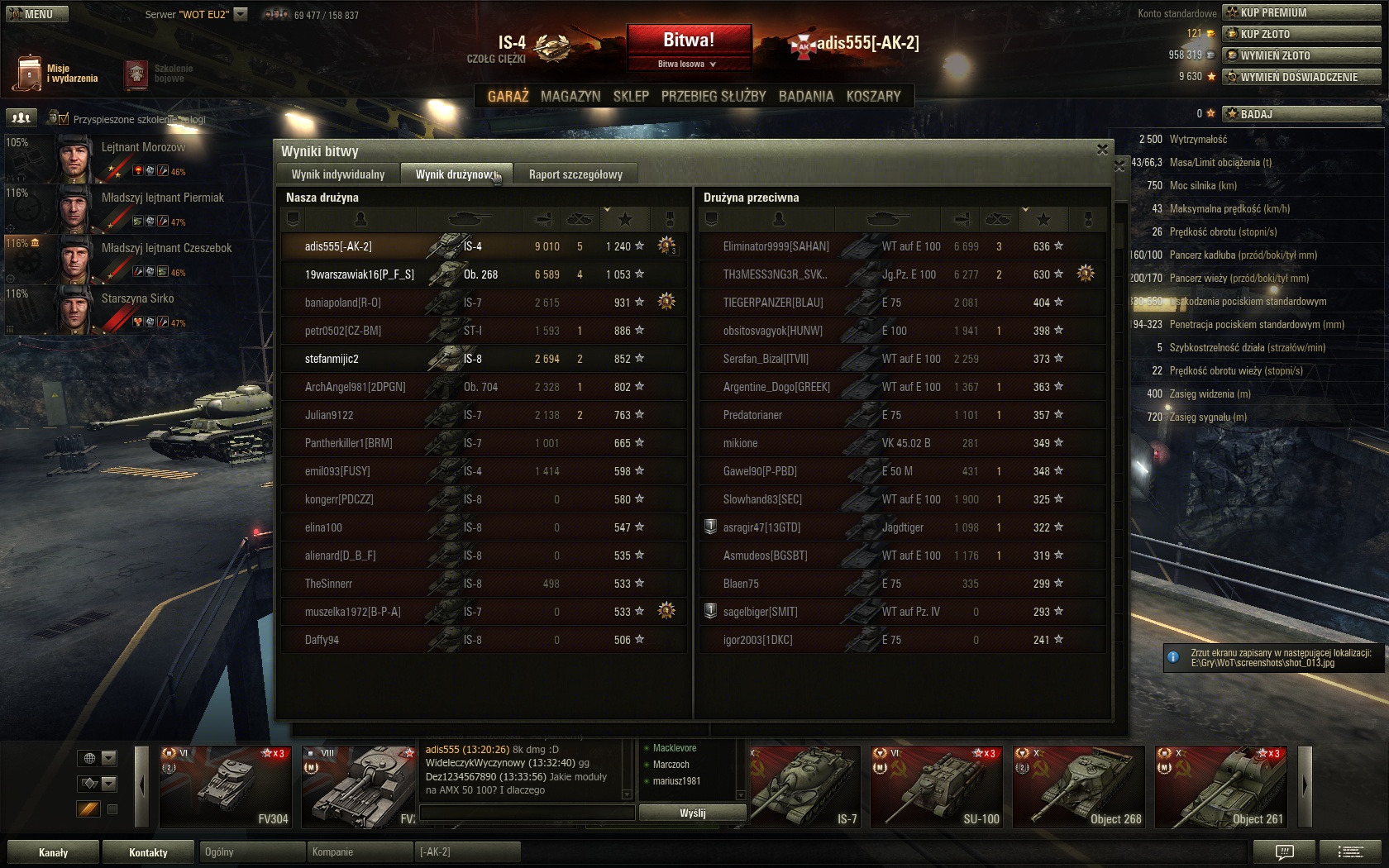Open the Kontakty contacts list
This screenshot has width=1389, height=868.
148,852
